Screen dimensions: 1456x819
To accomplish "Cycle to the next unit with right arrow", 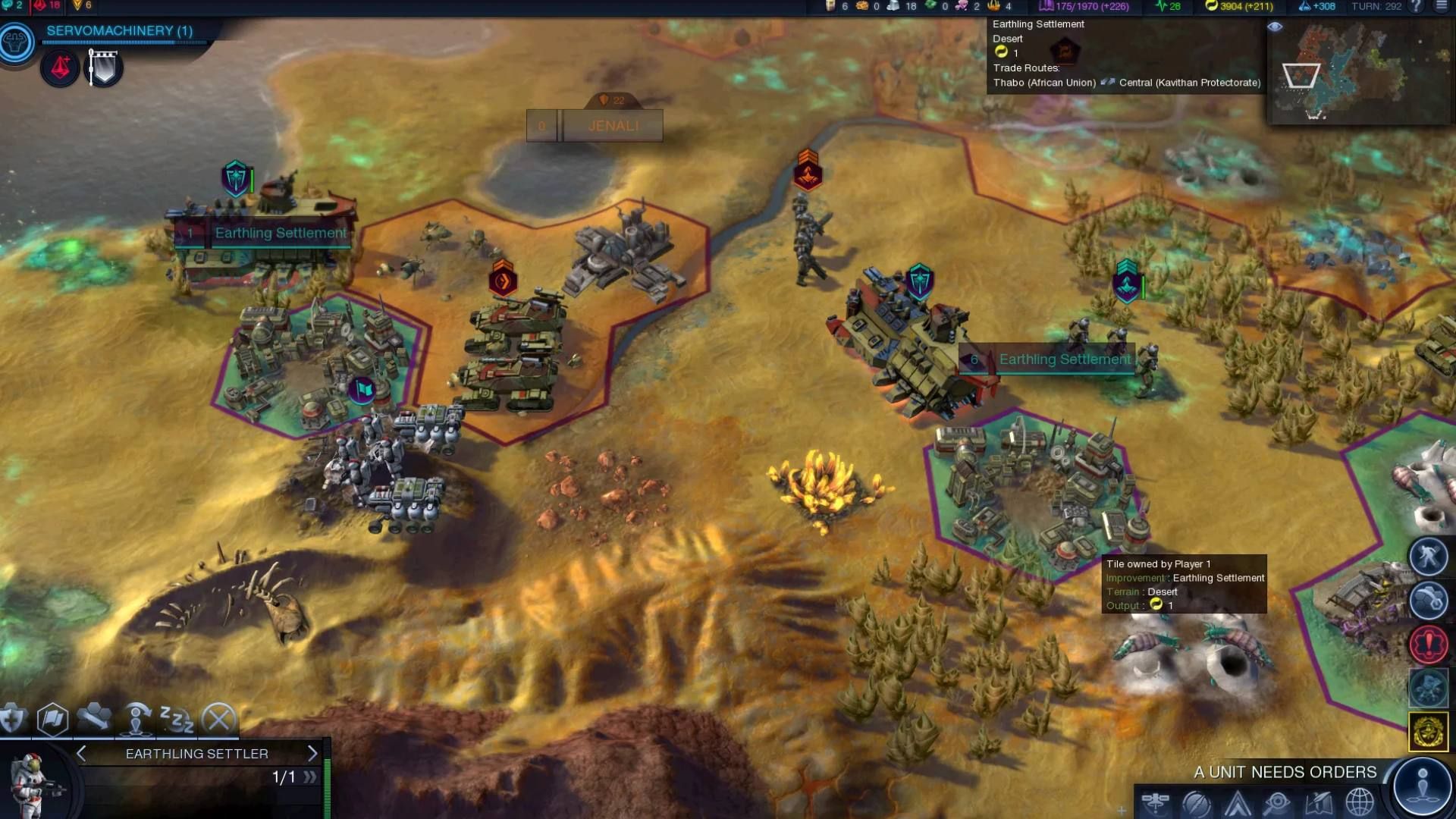I will (x=313, y=754).
